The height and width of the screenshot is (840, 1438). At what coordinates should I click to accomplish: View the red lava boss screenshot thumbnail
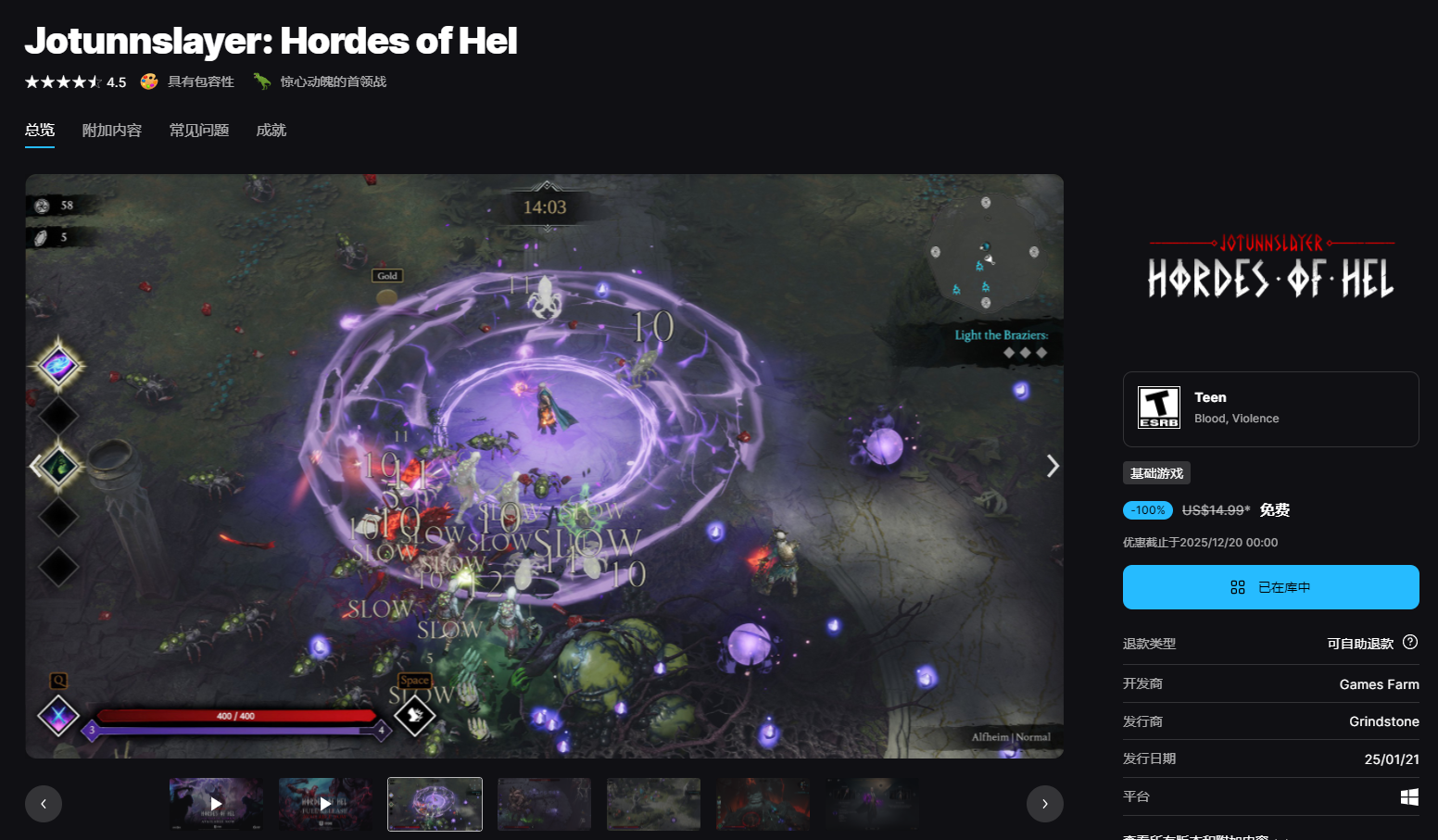pos(763,804)
